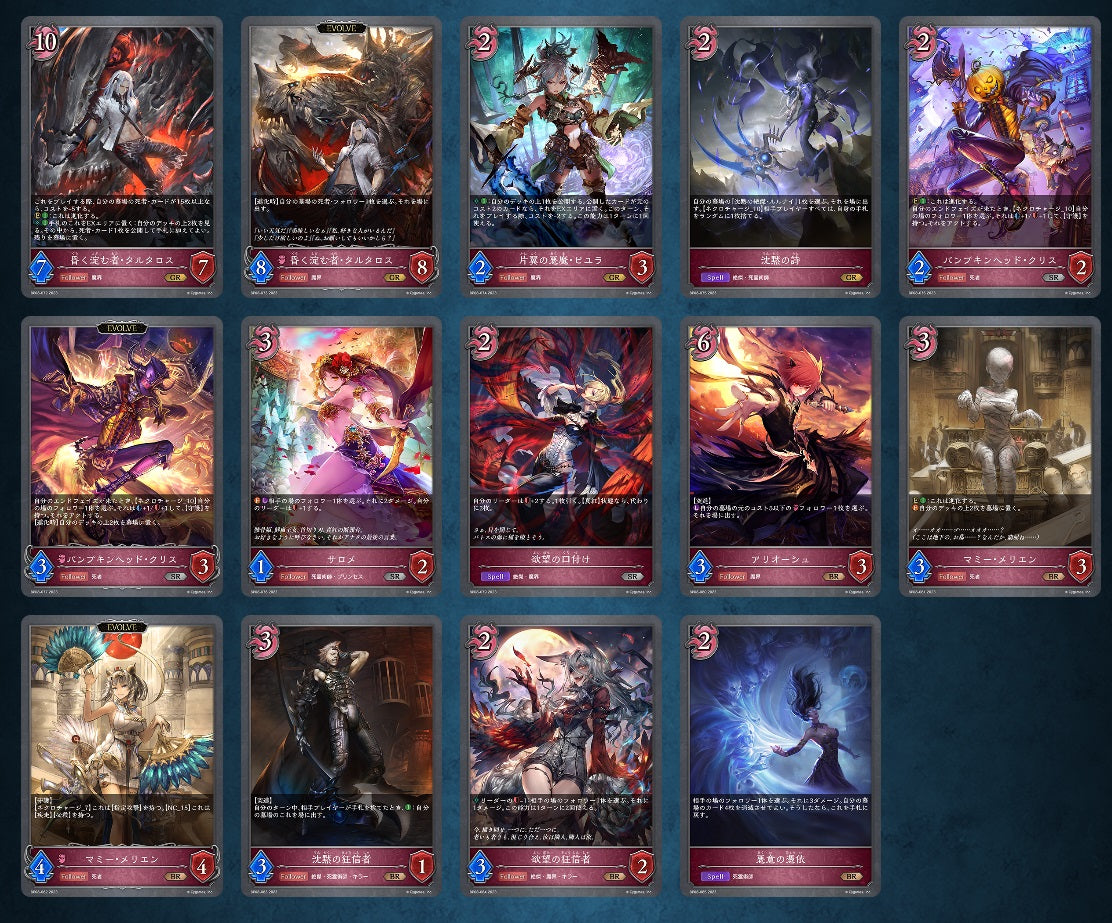This screenshot has width=1112, height=923.
Task: Choose the 片翼の葬魔・ビュラ follower card
Action: (561, 156)
